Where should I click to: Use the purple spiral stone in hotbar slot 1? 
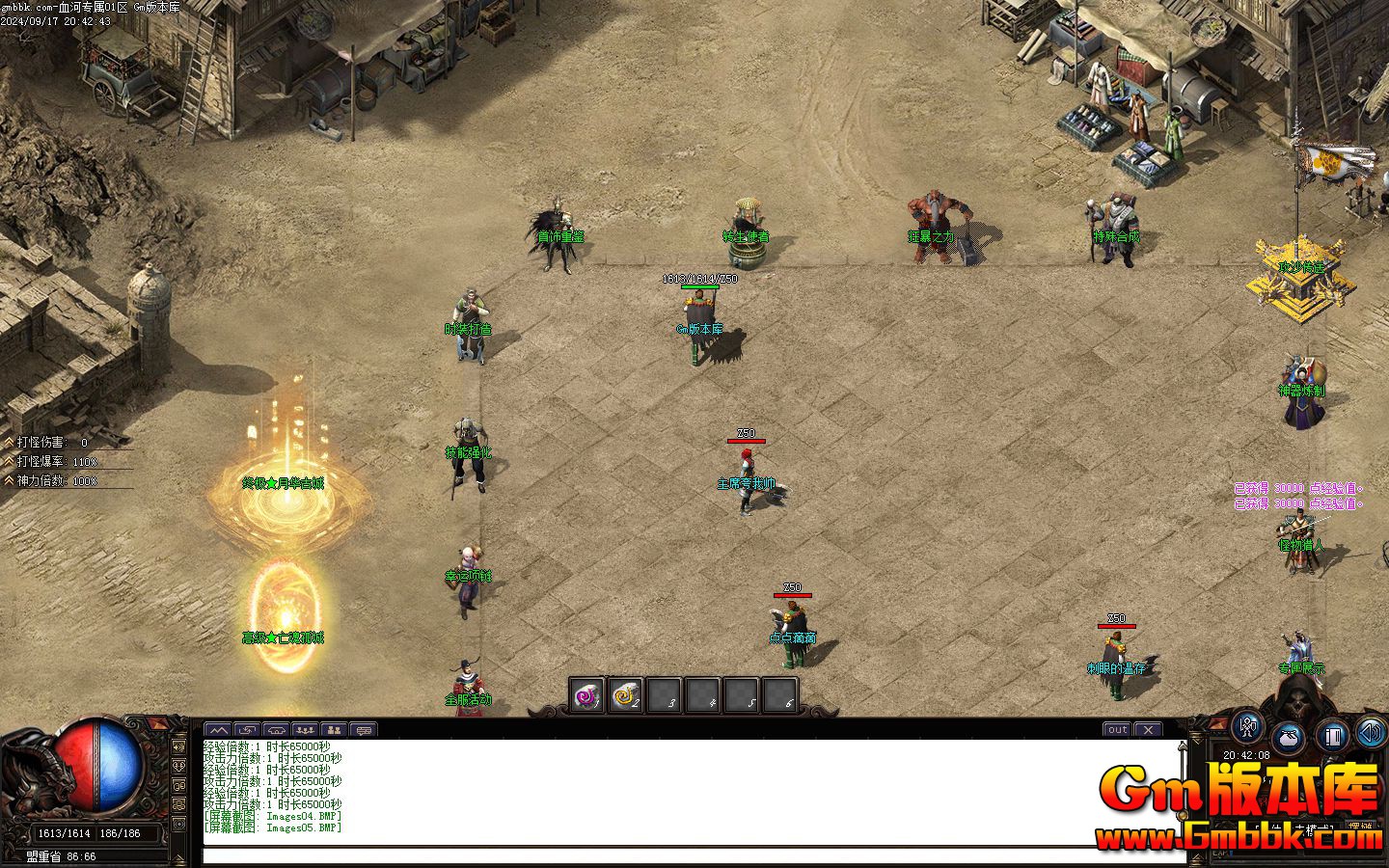pos(586,695)
